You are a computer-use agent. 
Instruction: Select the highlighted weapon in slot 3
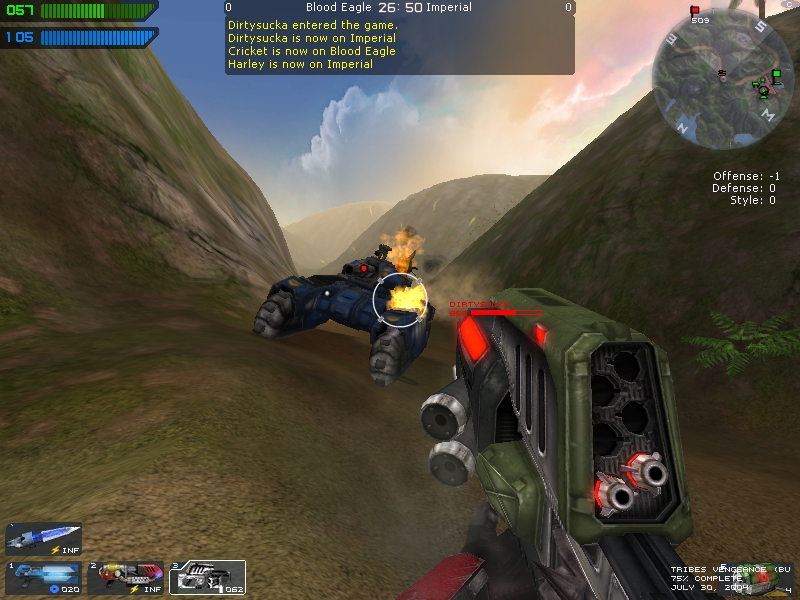point(206,577)
